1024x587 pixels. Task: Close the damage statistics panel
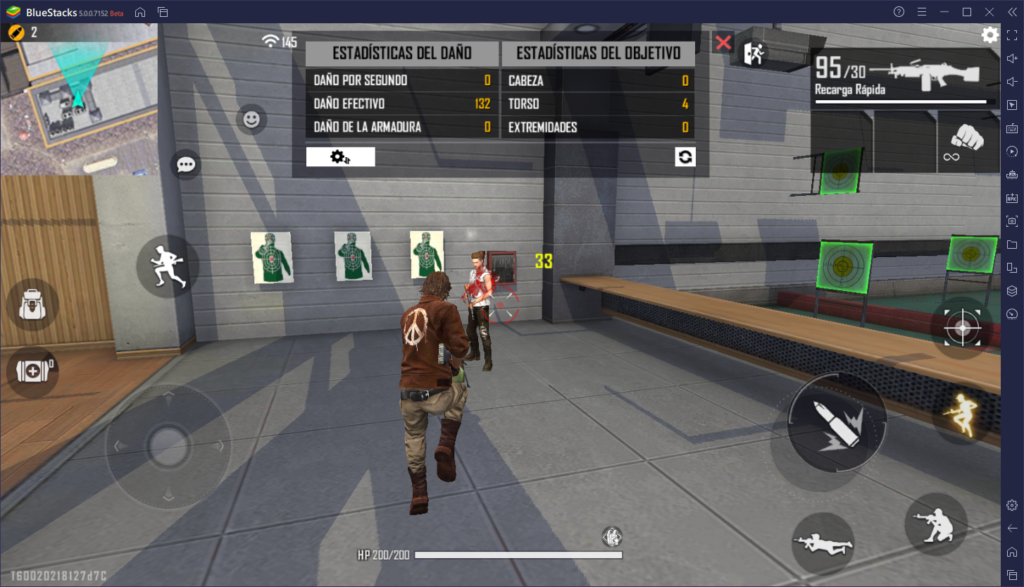(723, 43)
